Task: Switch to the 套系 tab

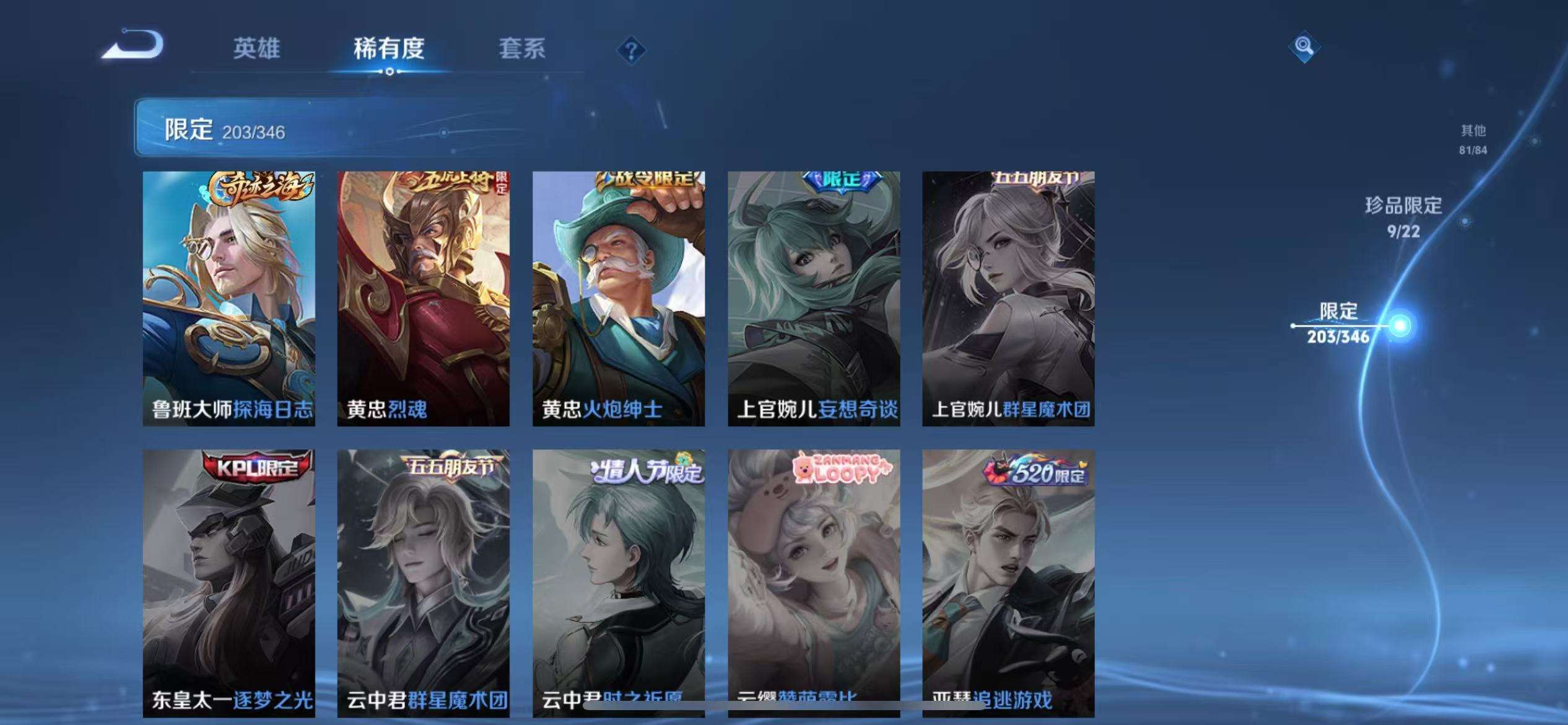Action: coord(523,49)
